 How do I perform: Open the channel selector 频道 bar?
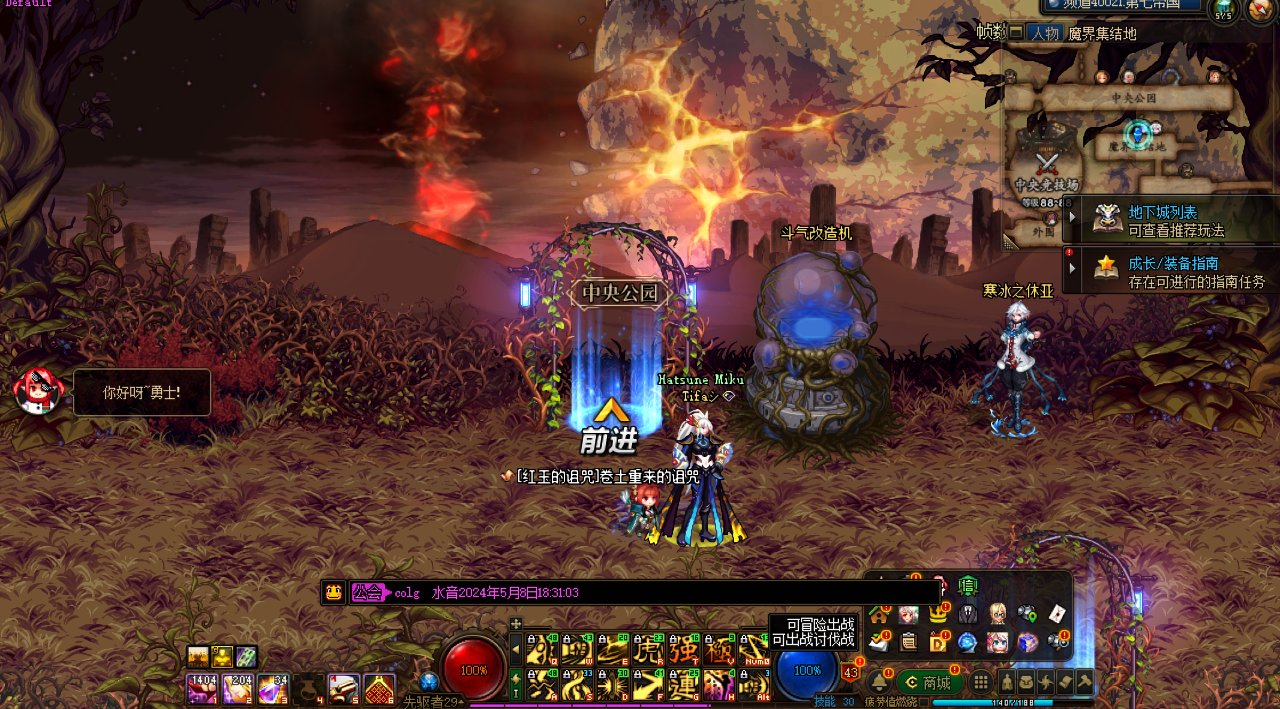(x=1124, y=5)
